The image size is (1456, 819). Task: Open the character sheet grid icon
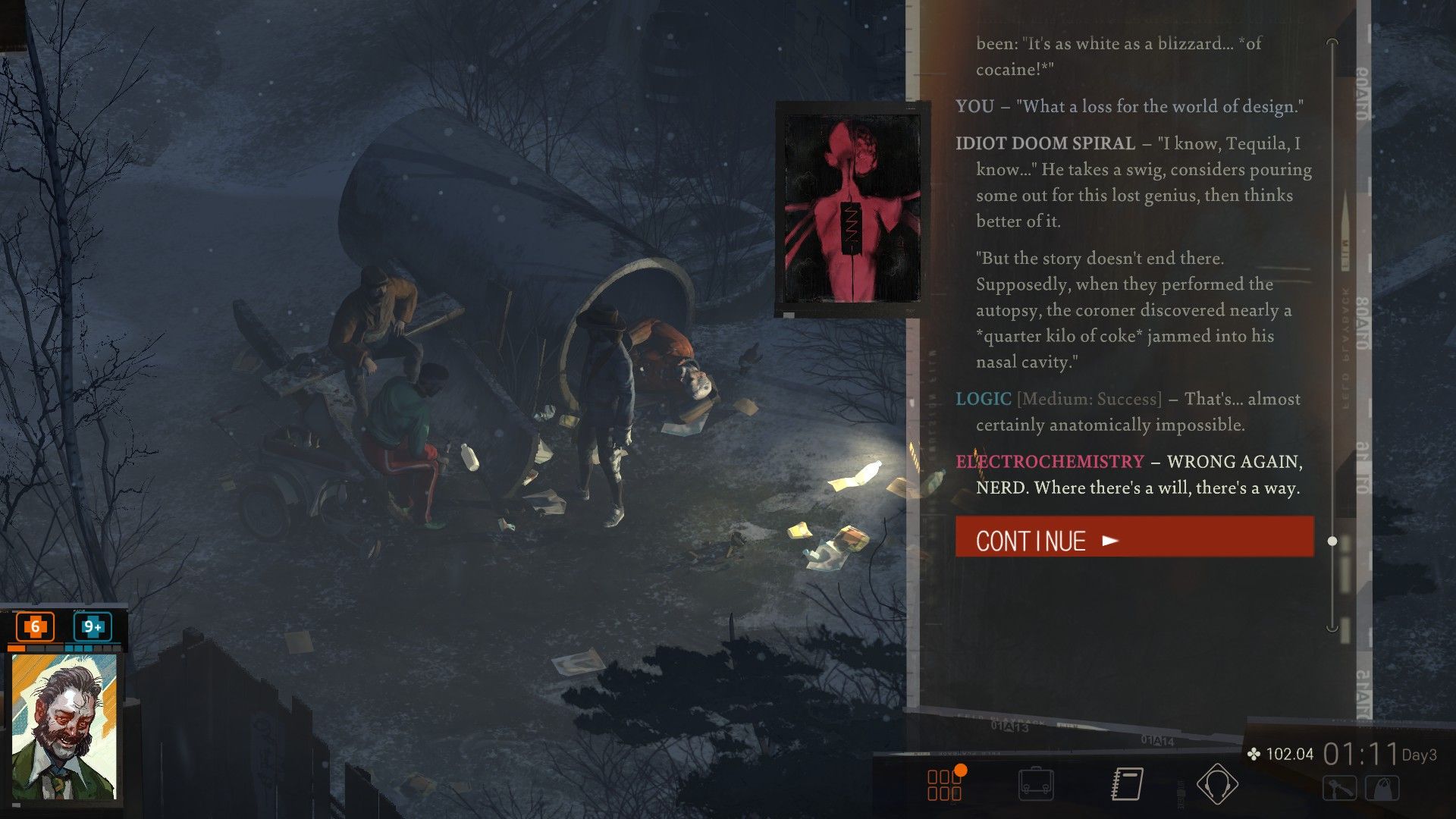[x=945, y=785]
